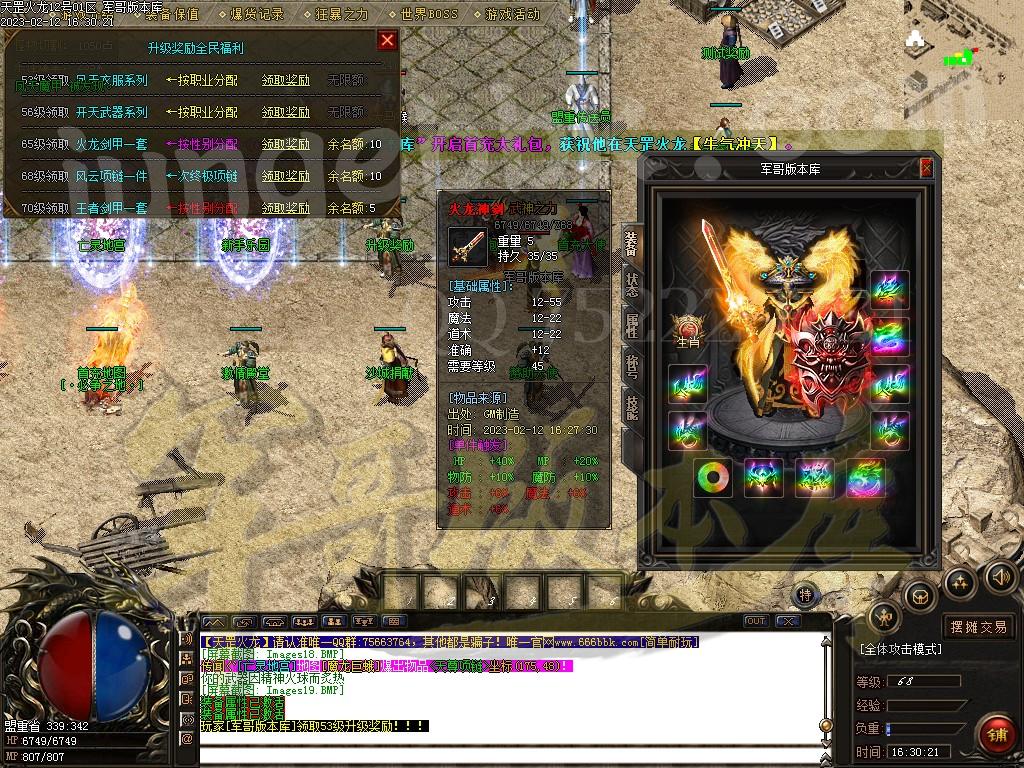Image resolution: width=1024 pixels, height=768 pixels.
Task: Click the 摆摊交易 stall trade button
Action: pos(978,627)
